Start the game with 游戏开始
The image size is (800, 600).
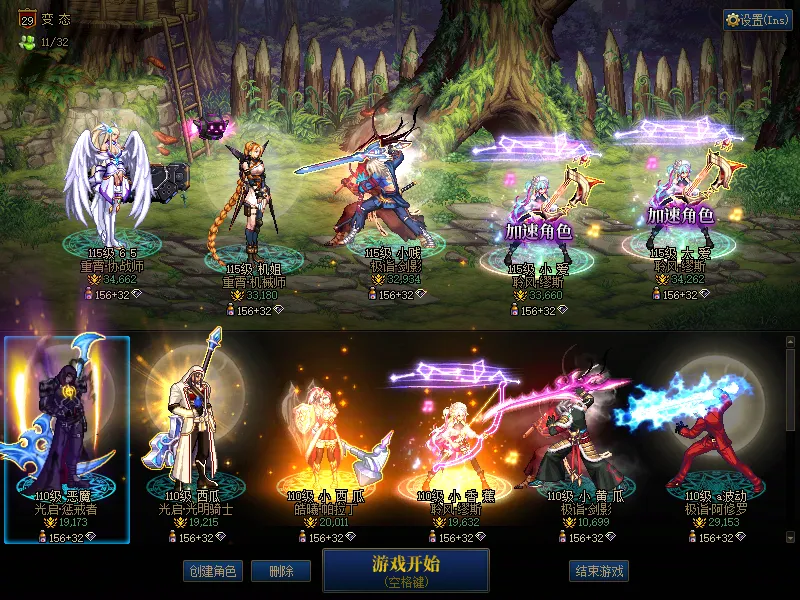[x=405, y=569]
